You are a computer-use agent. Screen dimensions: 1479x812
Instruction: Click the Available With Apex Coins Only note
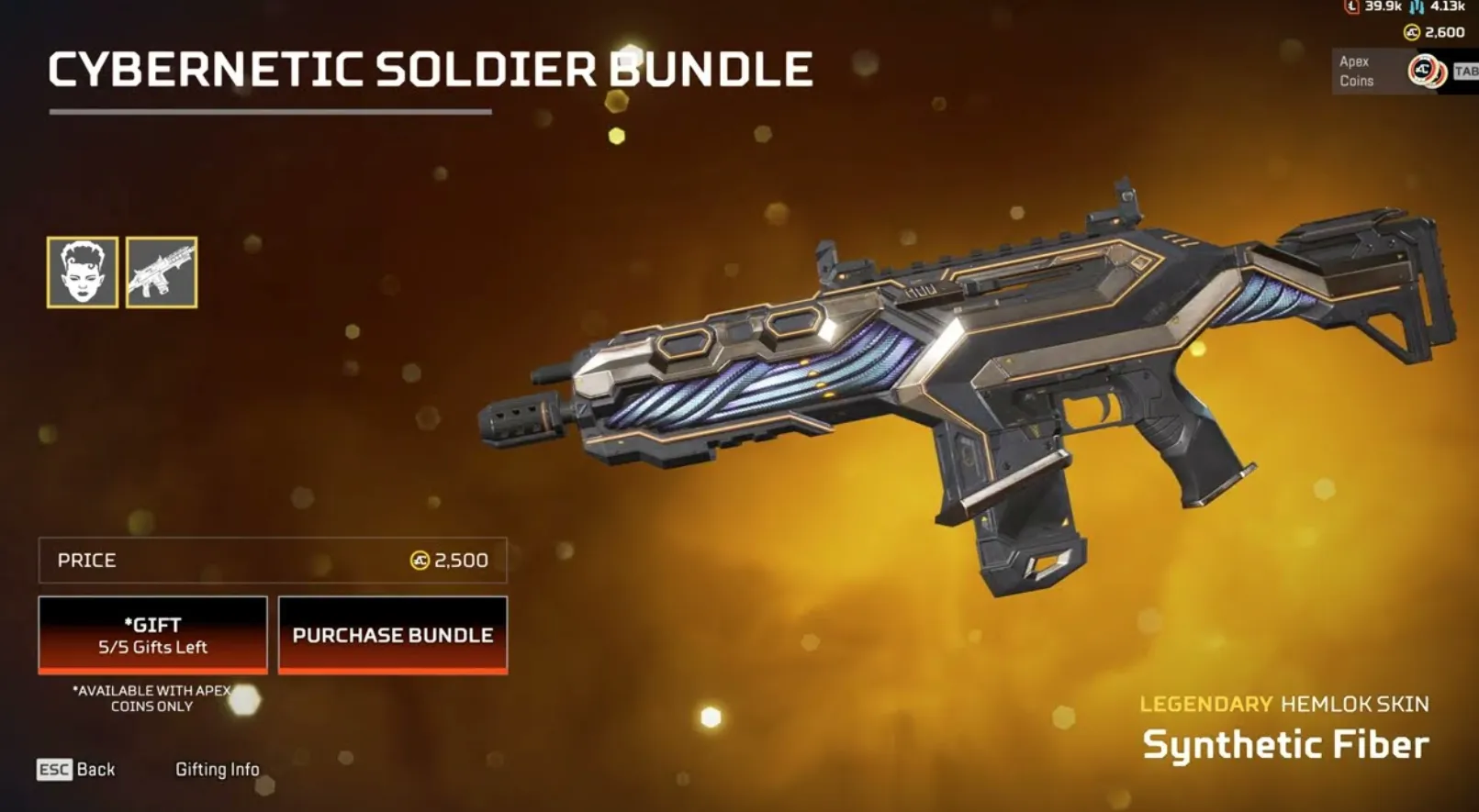(152, 697)
